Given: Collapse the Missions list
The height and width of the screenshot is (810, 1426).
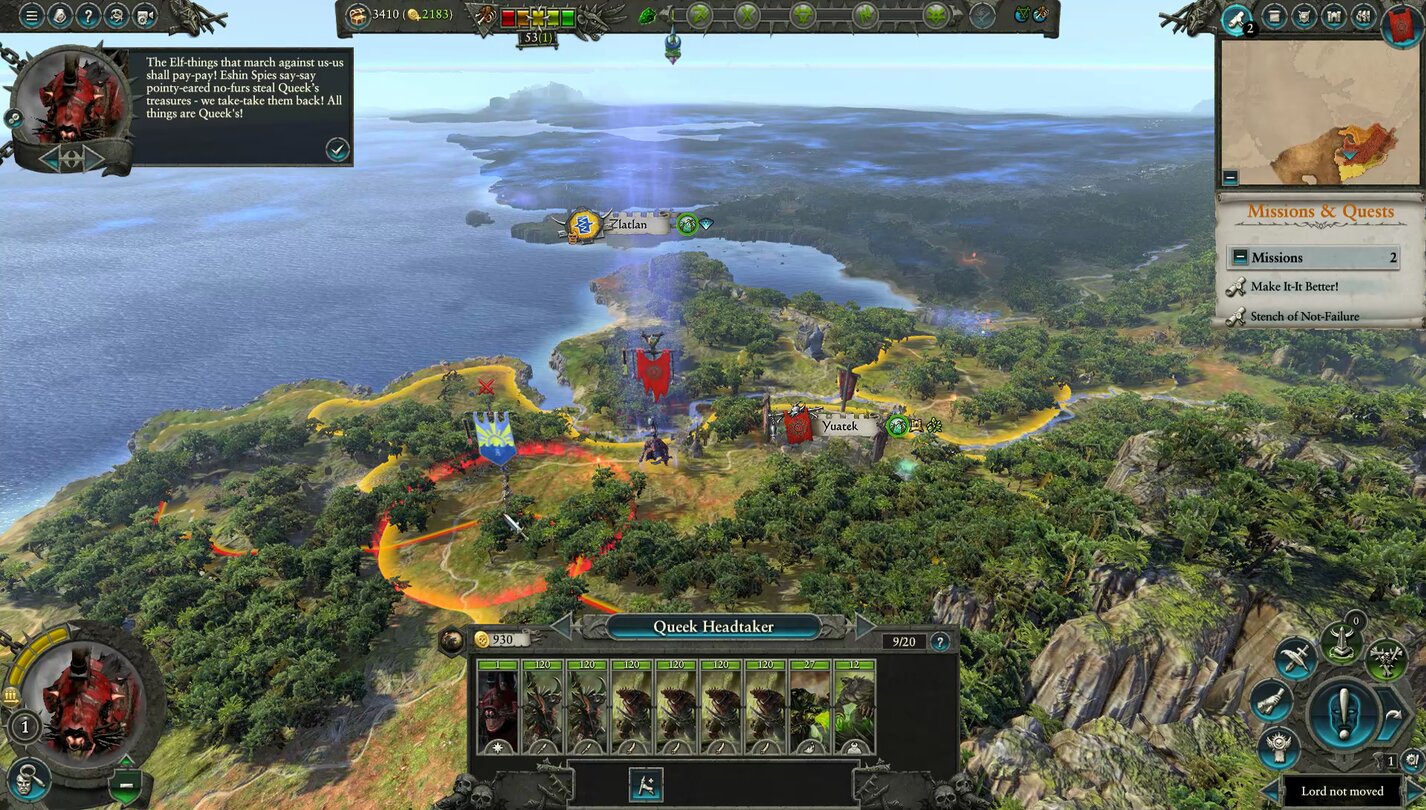Looking at the screenshot, I should tap(1240, 257).
